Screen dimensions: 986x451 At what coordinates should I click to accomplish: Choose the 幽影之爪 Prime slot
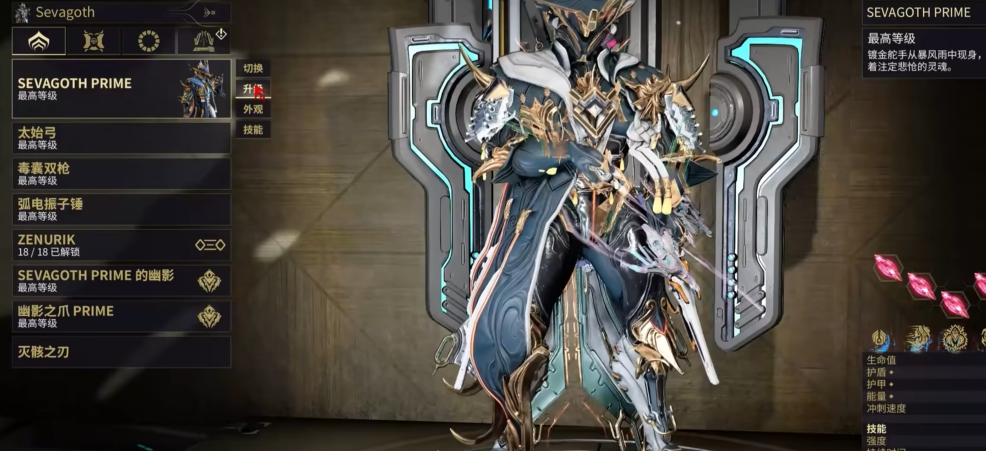pyautogui.click(x=121, y=316)
